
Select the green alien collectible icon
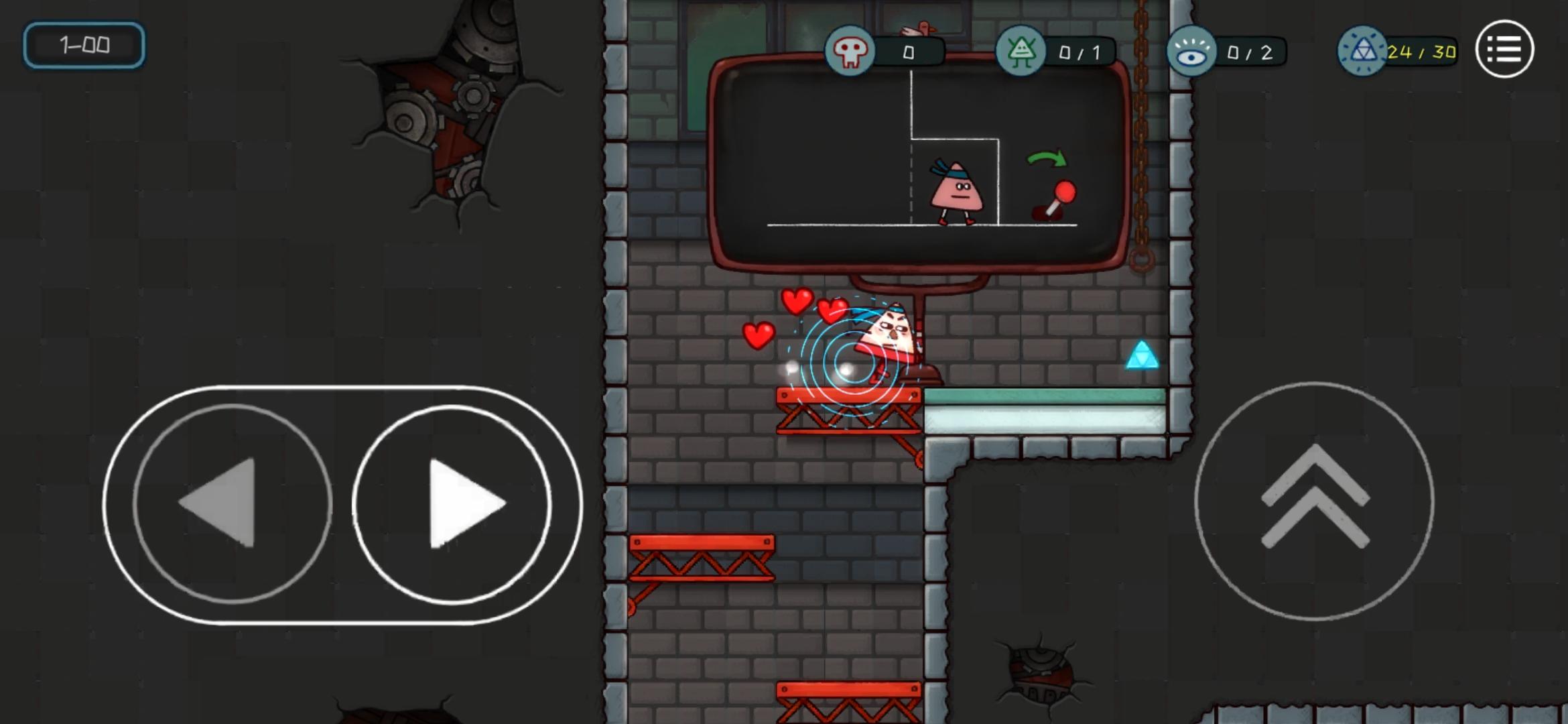click(x=1021, y=50)
